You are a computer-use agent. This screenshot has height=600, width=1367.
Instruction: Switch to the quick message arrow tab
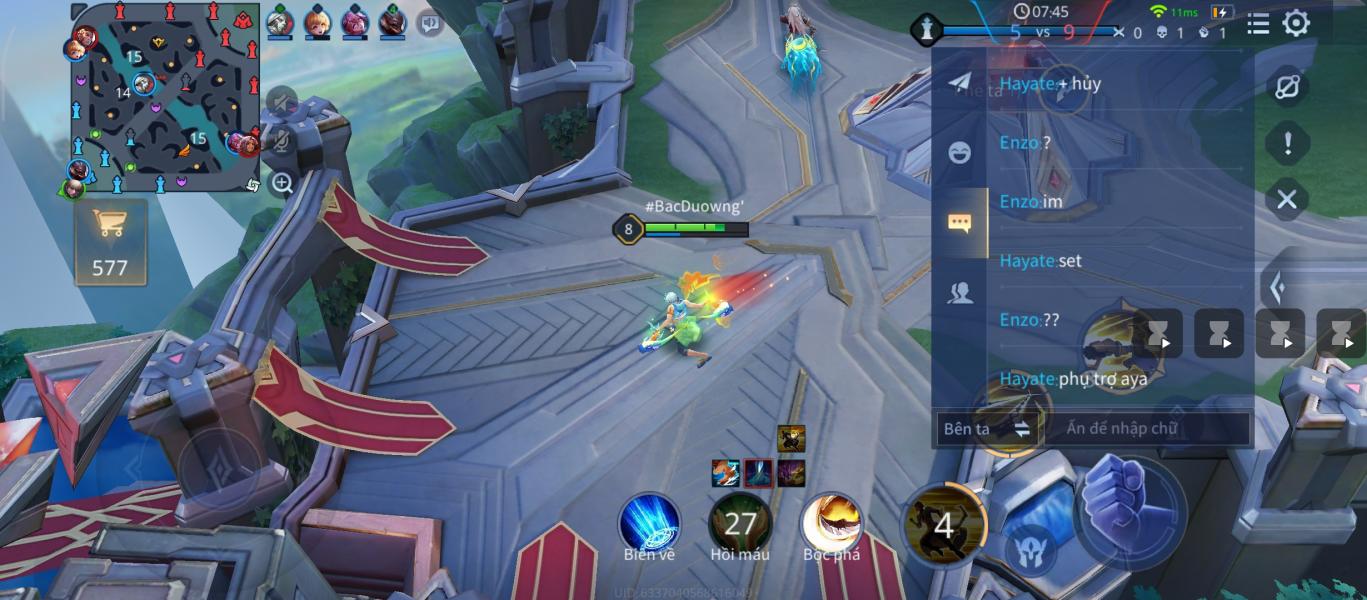(x=959, y=83)
